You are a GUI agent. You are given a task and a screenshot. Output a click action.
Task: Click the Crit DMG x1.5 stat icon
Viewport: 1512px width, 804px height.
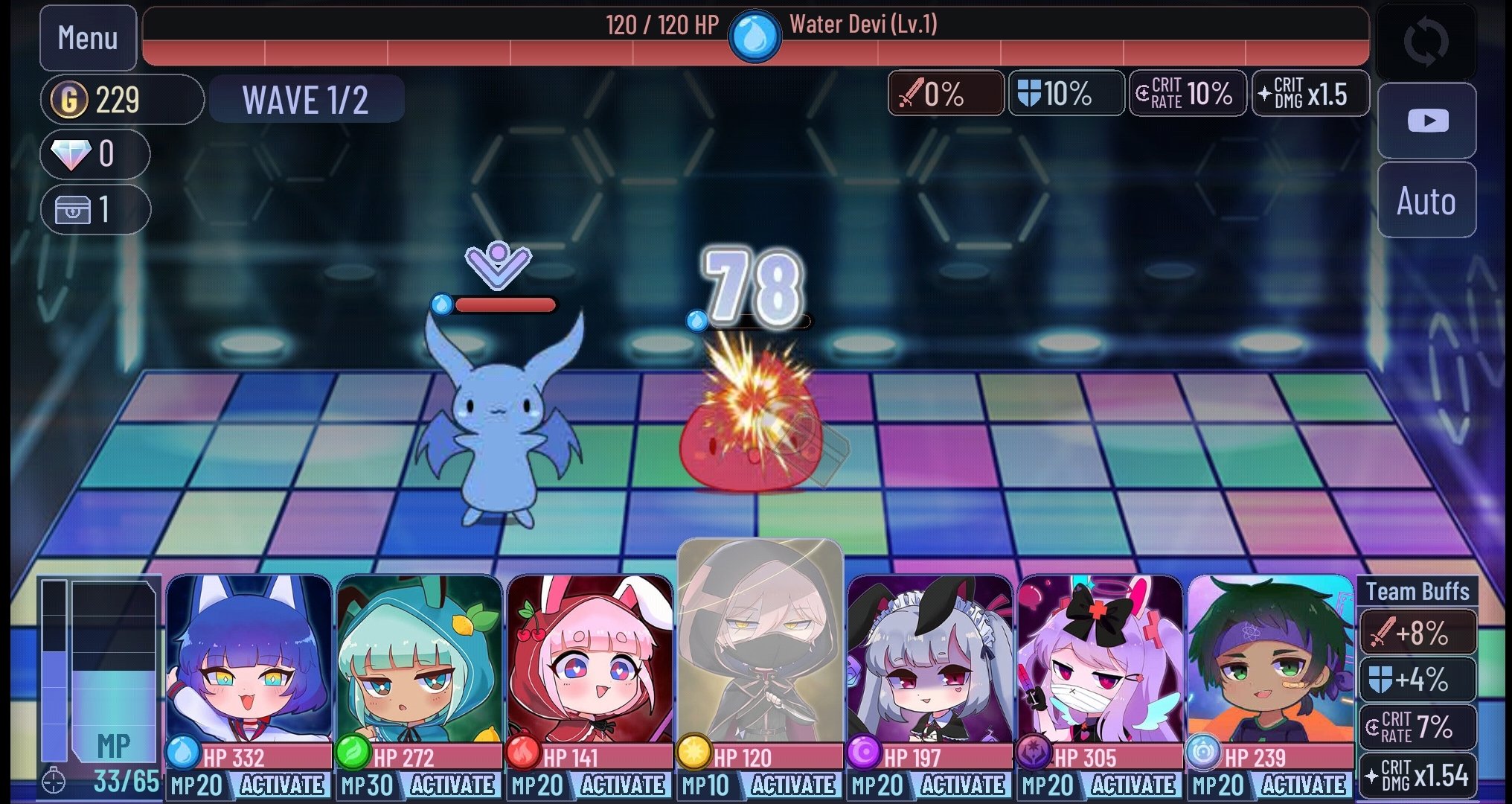[1310, 94]
